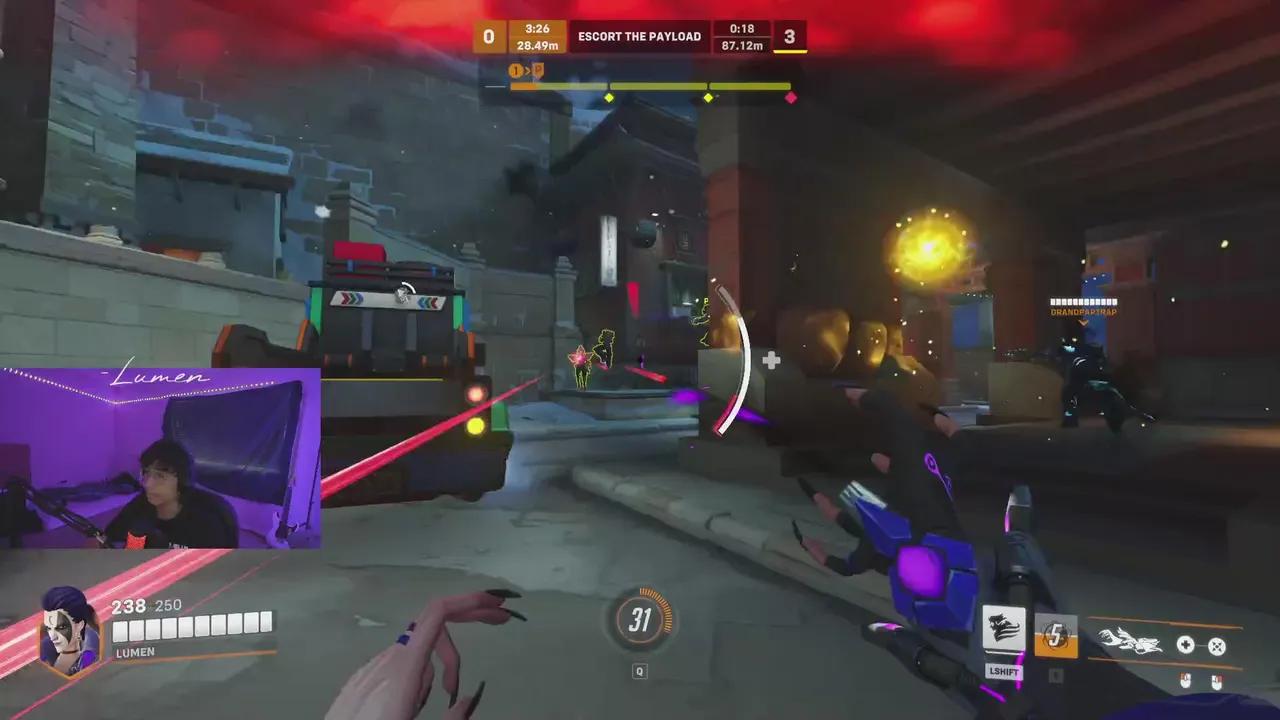Click the LUMEN nameplate under the health bar
The height and width of the screenshot is (720, 1280).
[137, 652]
